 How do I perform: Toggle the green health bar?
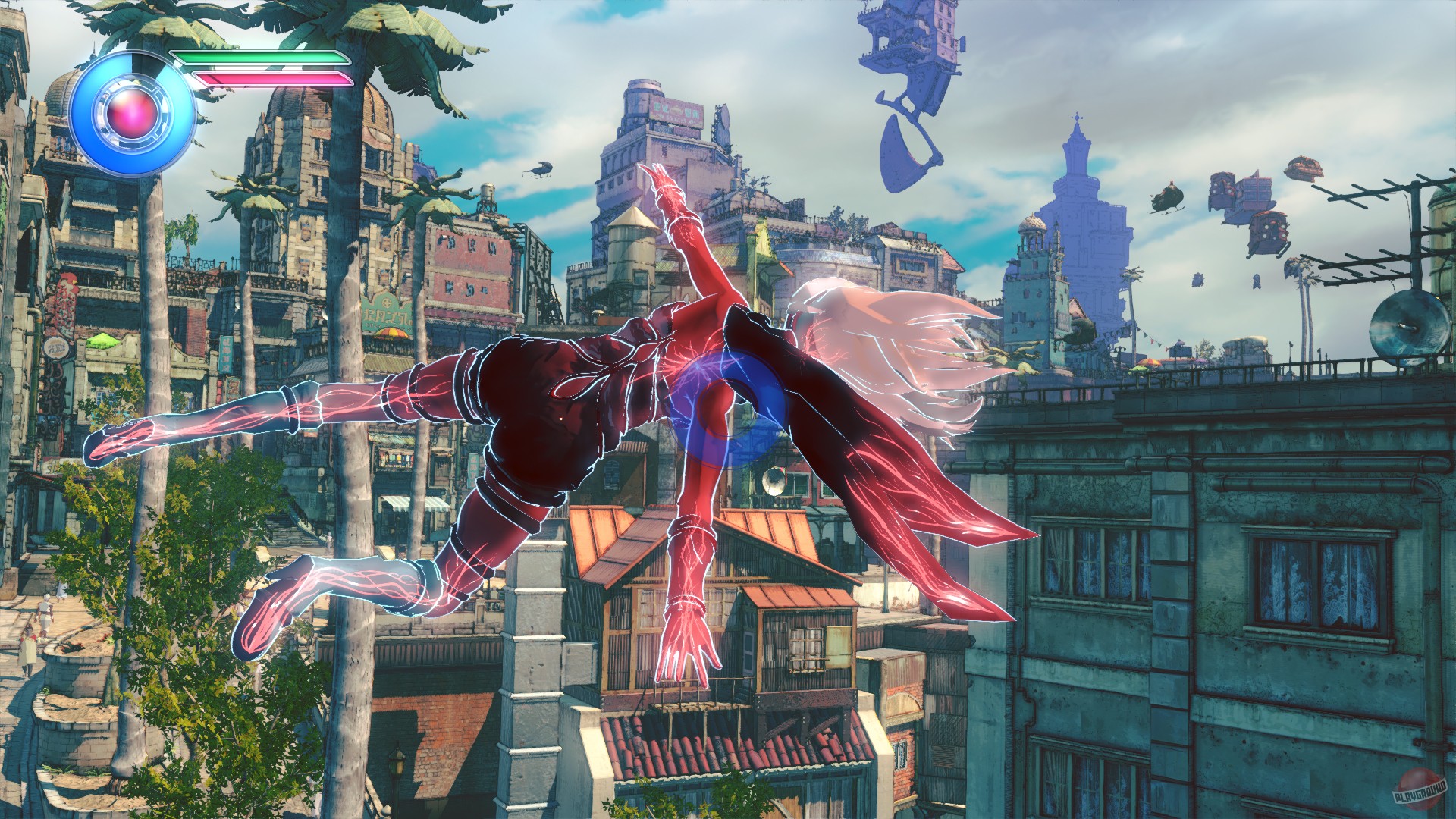[x=258, y=57]
